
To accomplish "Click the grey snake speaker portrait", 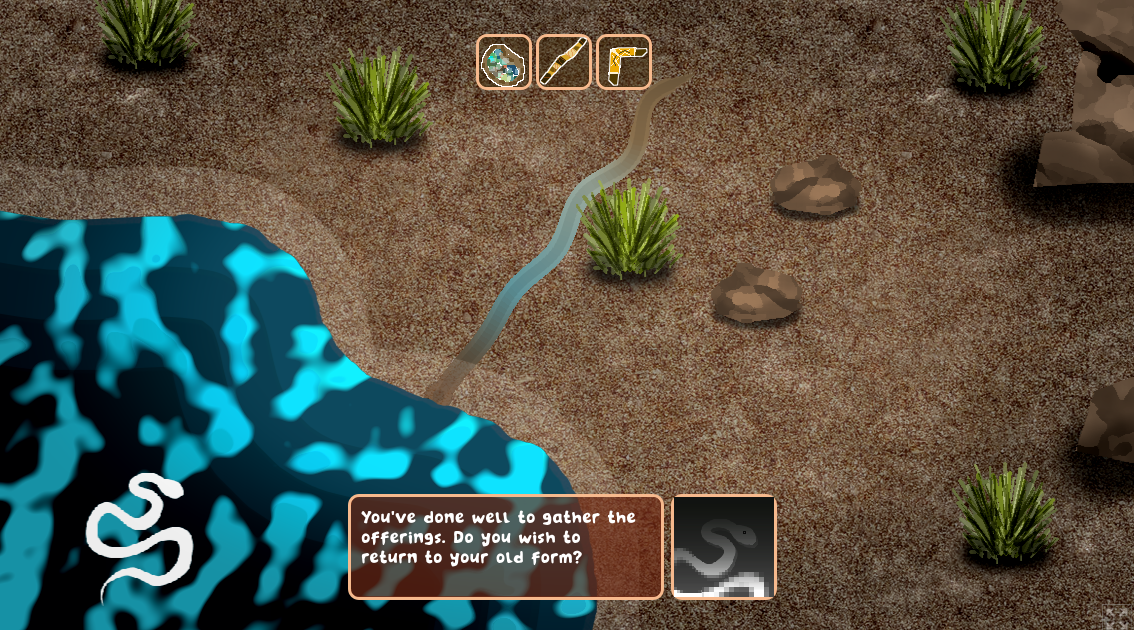I will [x=724, y=547].
